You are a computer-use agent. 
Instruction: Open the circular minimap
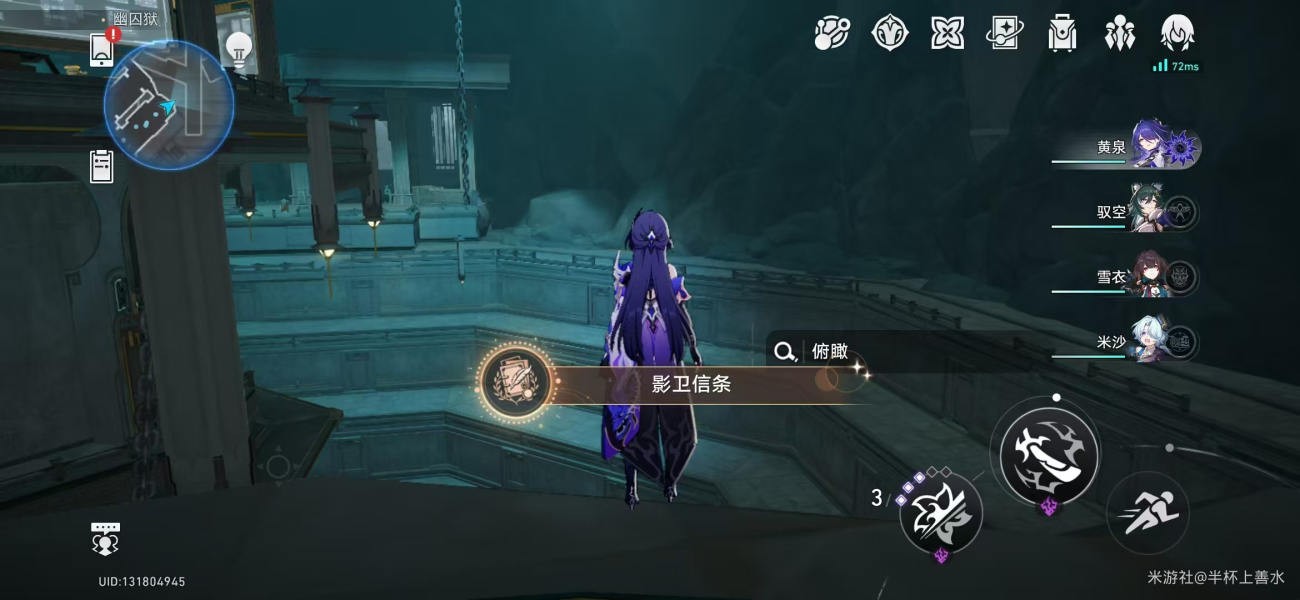(169, 105)
